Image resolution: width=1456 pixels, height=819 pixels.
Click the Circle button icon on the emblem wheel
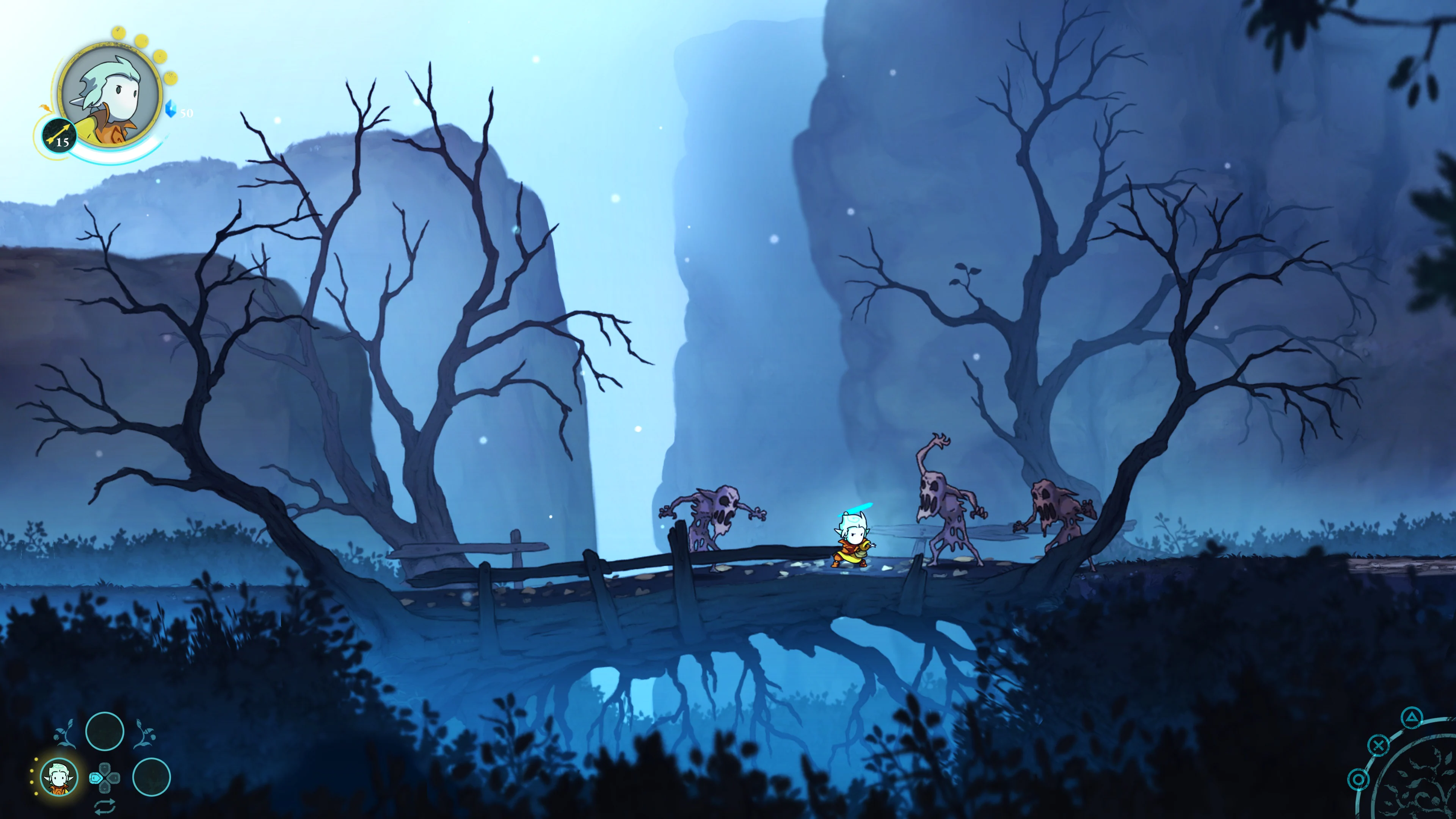1358,780
